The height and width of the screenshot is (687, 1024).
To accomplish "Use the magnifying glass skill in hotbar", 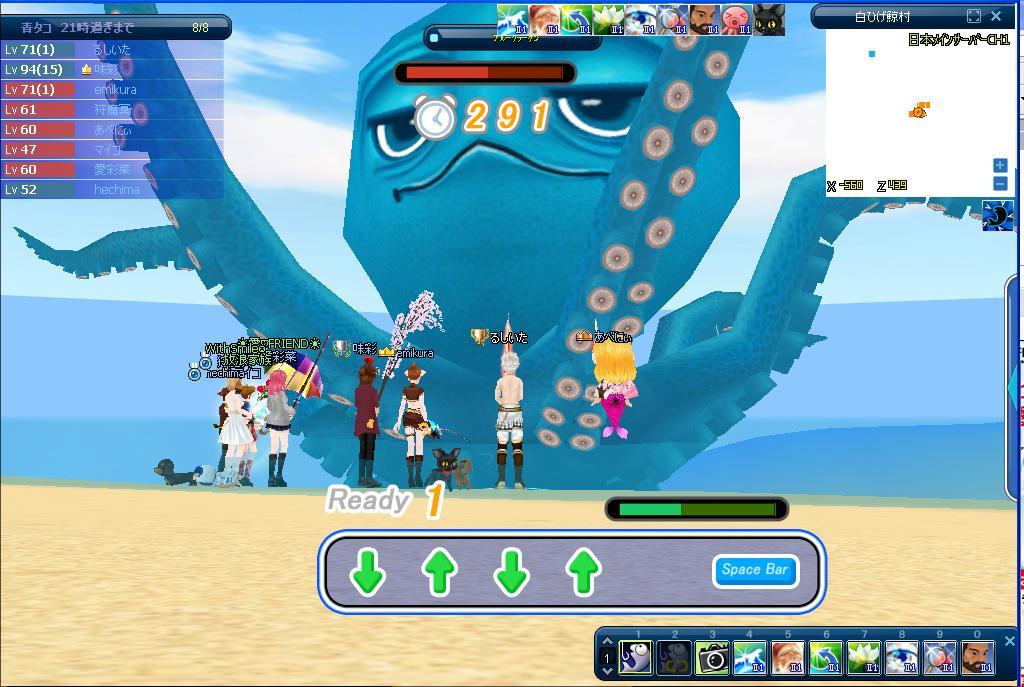I will pos(939,658).
